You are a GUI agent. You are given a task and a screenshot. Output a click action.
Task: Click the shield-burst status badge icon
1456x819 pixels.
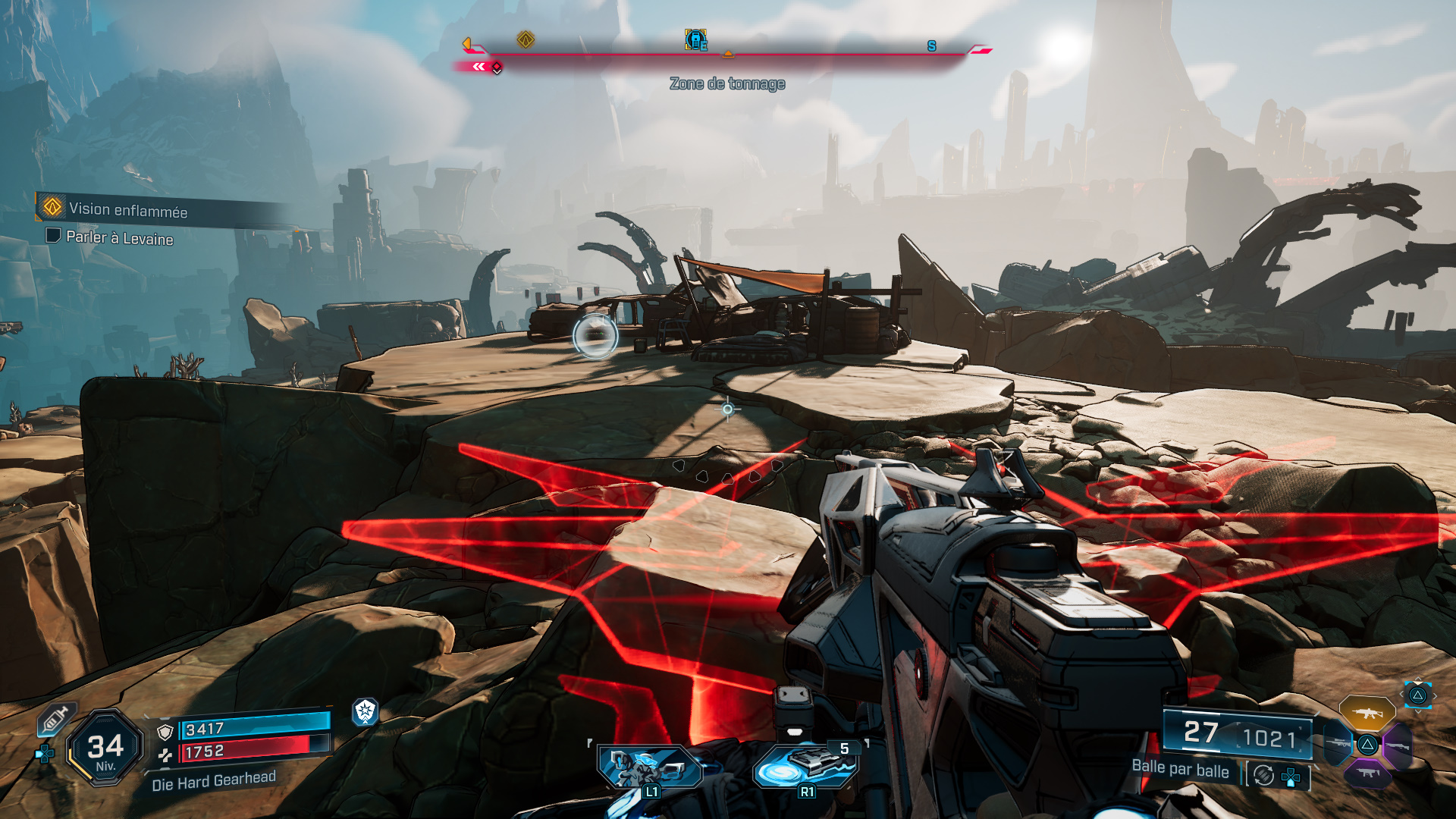(366, 711)
